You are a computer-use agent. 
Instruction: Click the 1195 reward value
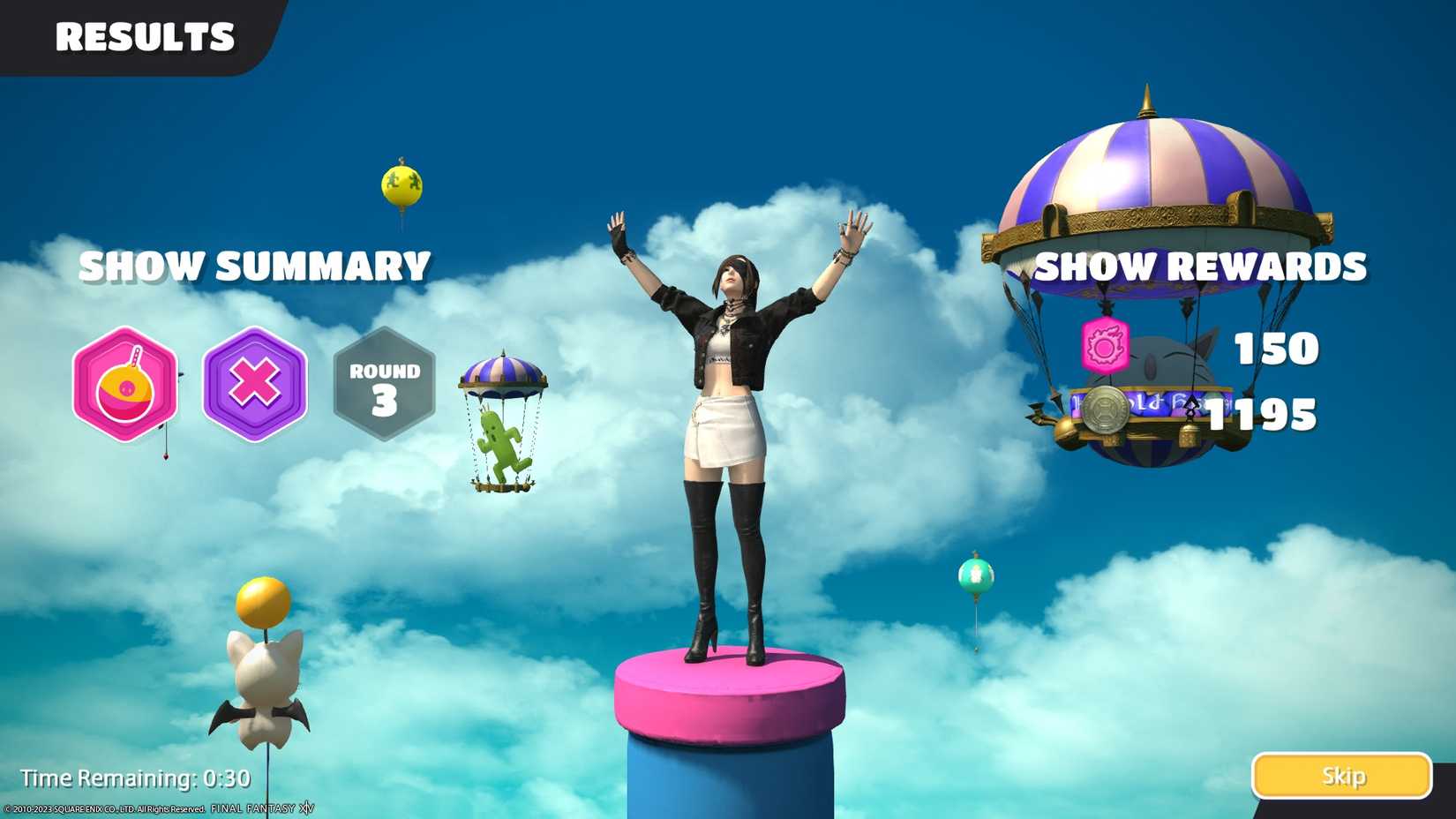click(1260, 409)
